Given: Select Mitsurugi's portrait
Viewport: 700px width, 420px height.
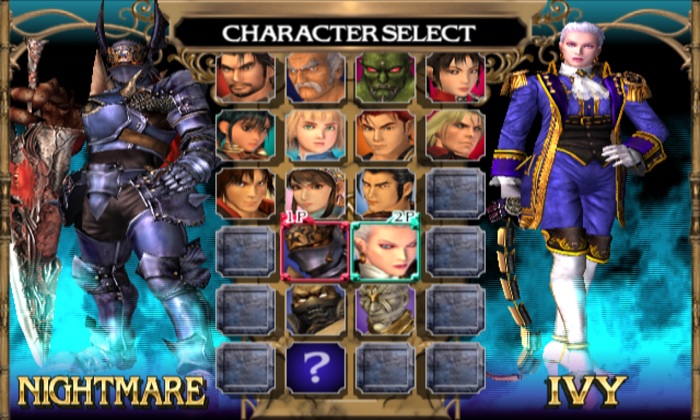Looking at the screenshot, I should [x=245, y=77].
